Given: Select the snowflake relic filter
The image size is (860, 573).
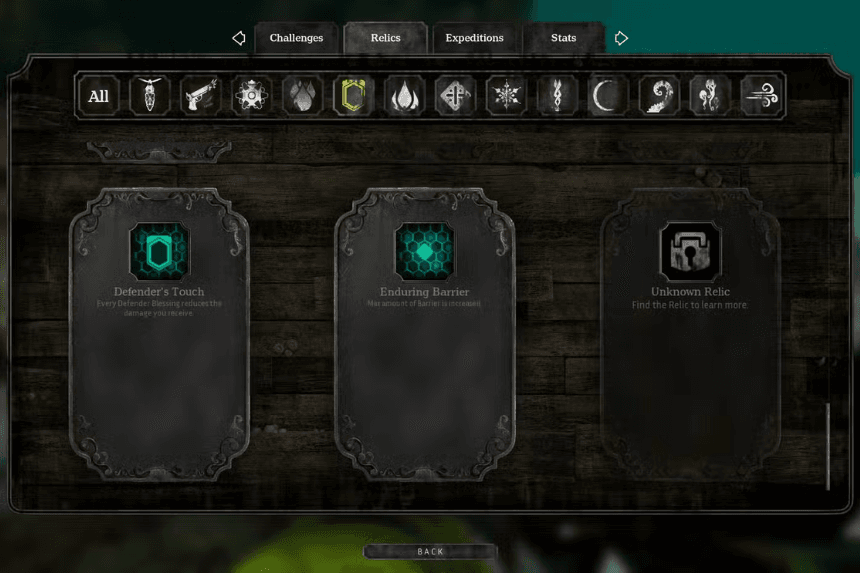Looking at the screenshot, I should click(x=506, y=96).
